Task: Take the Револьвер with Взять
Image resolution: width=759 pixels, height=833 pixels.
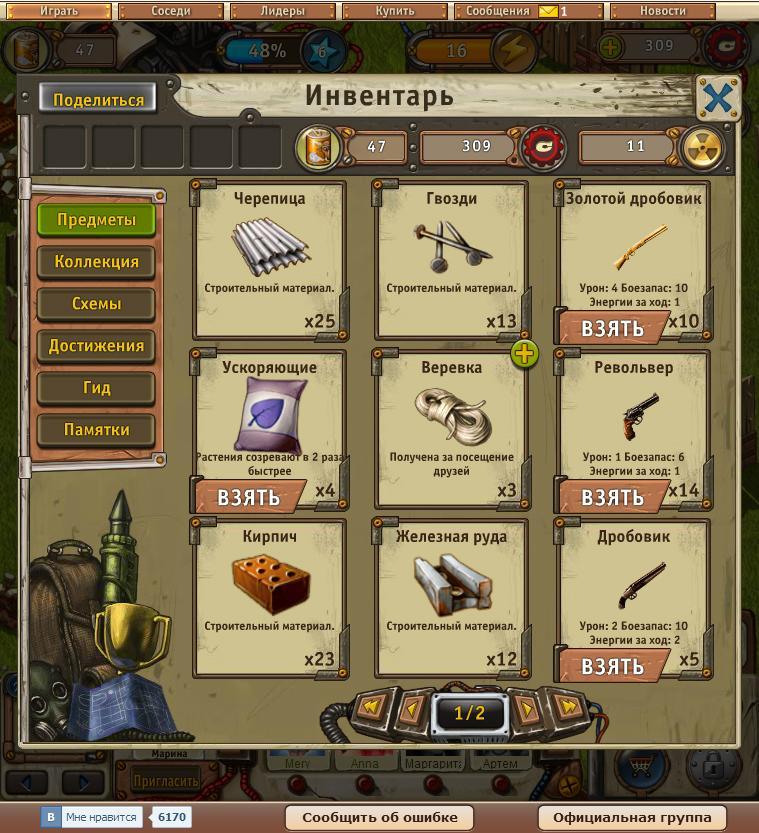Action: tap(612, 497)
